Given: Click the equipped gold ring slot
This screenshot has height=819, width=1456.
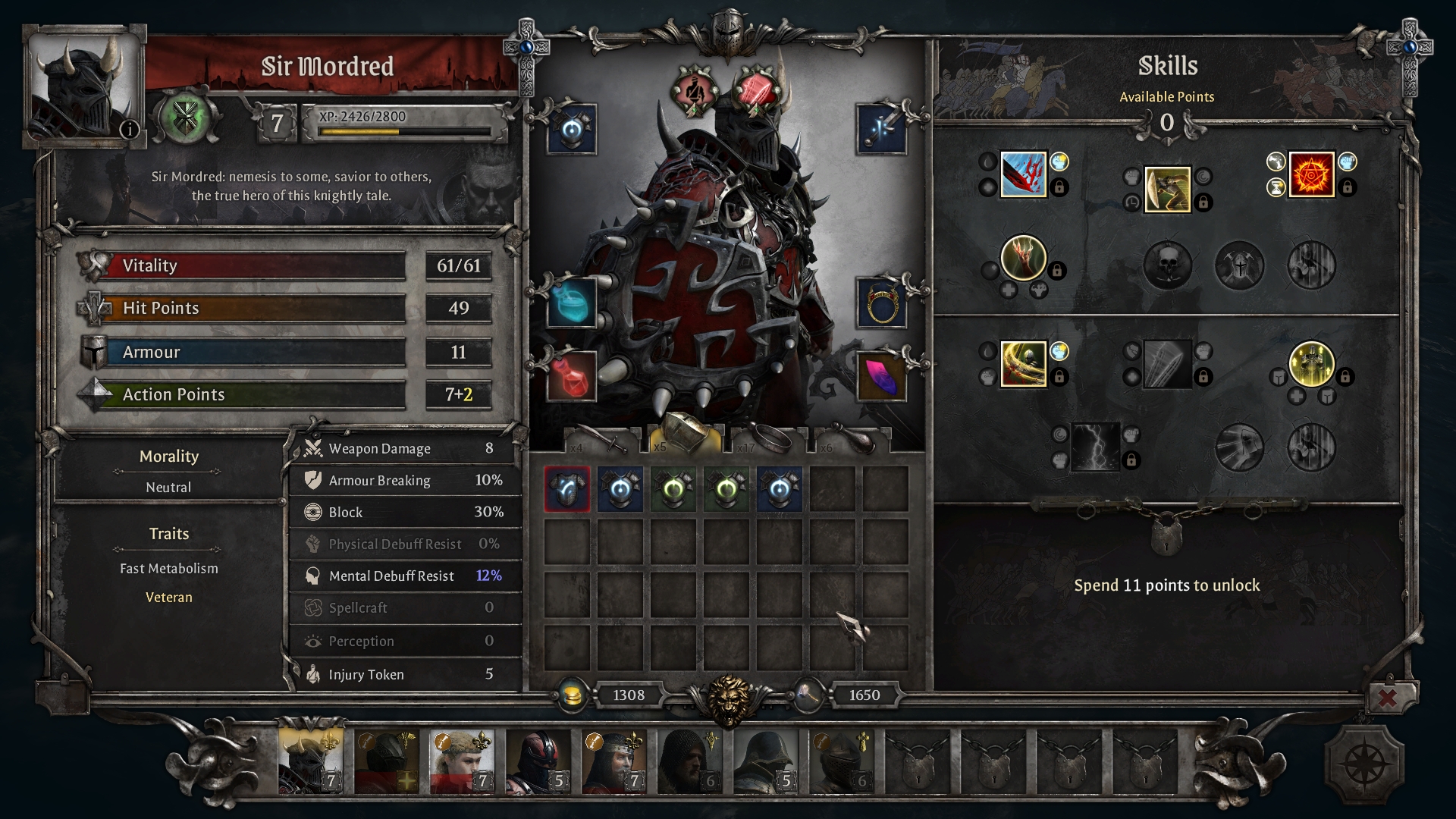Looking at the screenshot, I should click(881, 302).
